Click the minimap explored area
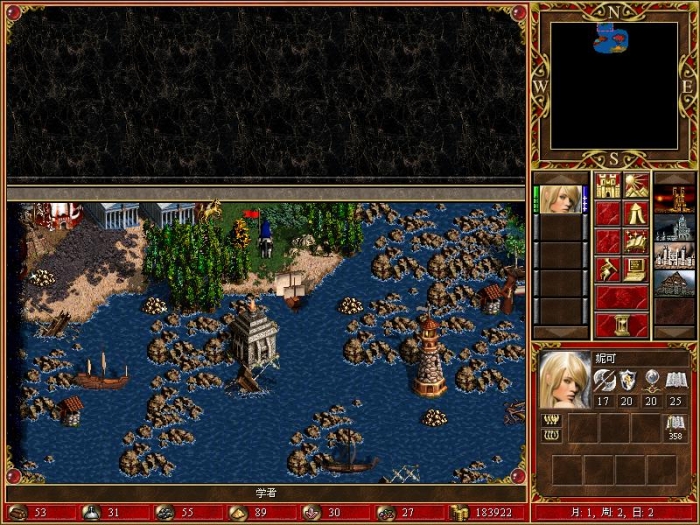The image size is (700, 525). point(608,38)
